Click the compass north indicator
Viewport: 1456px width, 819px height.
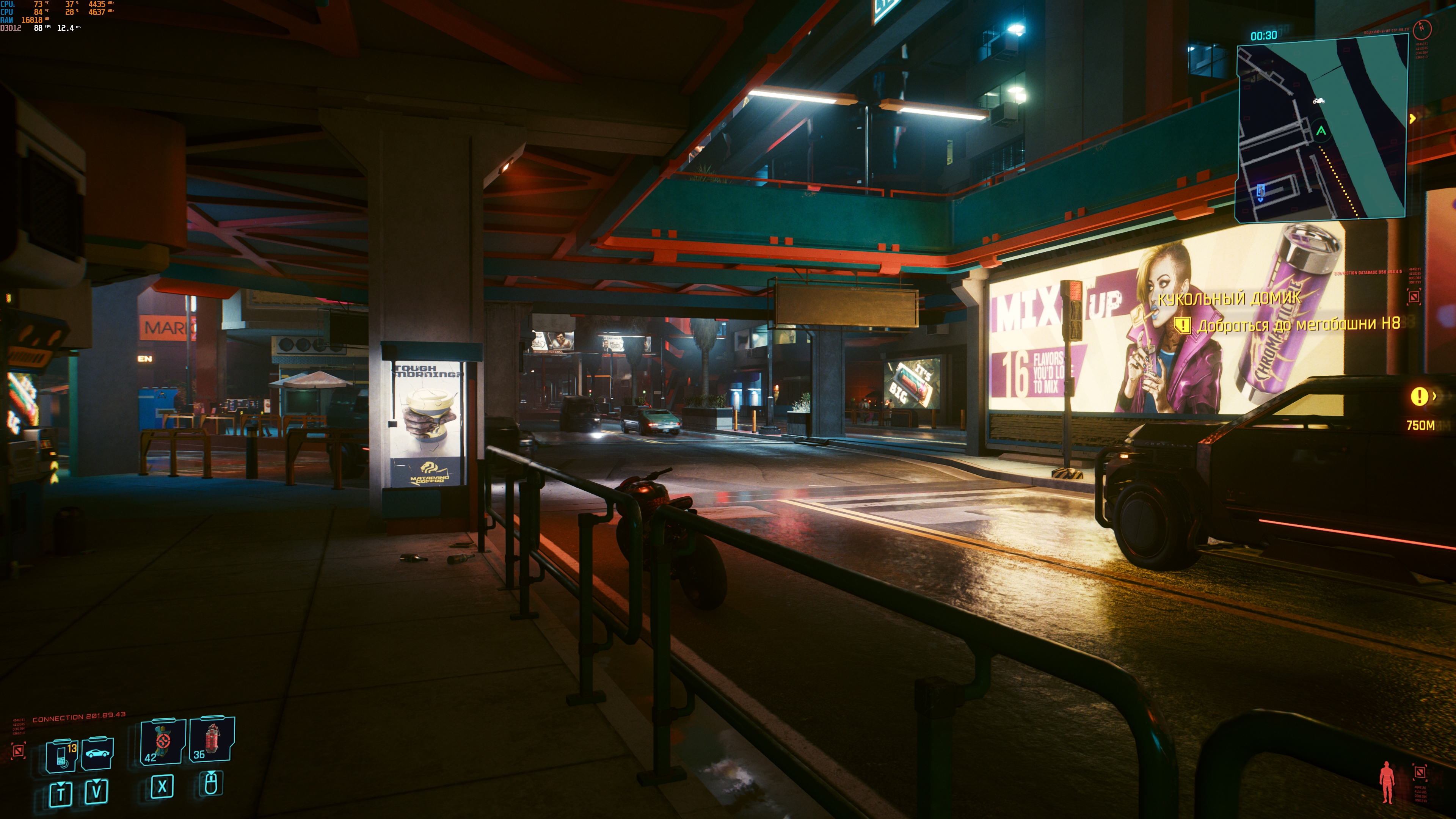point(1422,28)
